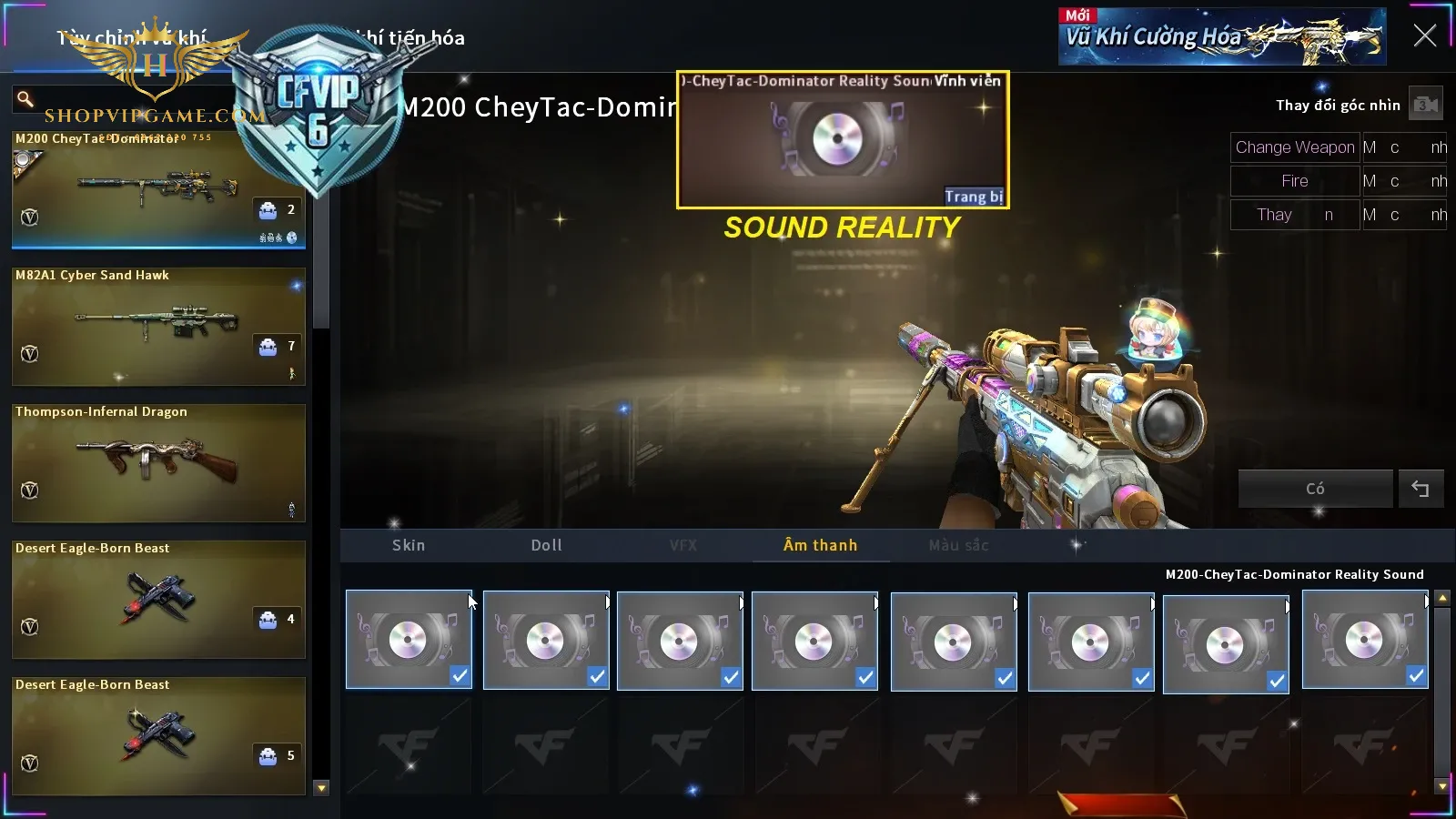Viewport: 1456px width, 819px height.
Task: Select the Fire option
Action: pyautogui.click(x=1294, y=181)
